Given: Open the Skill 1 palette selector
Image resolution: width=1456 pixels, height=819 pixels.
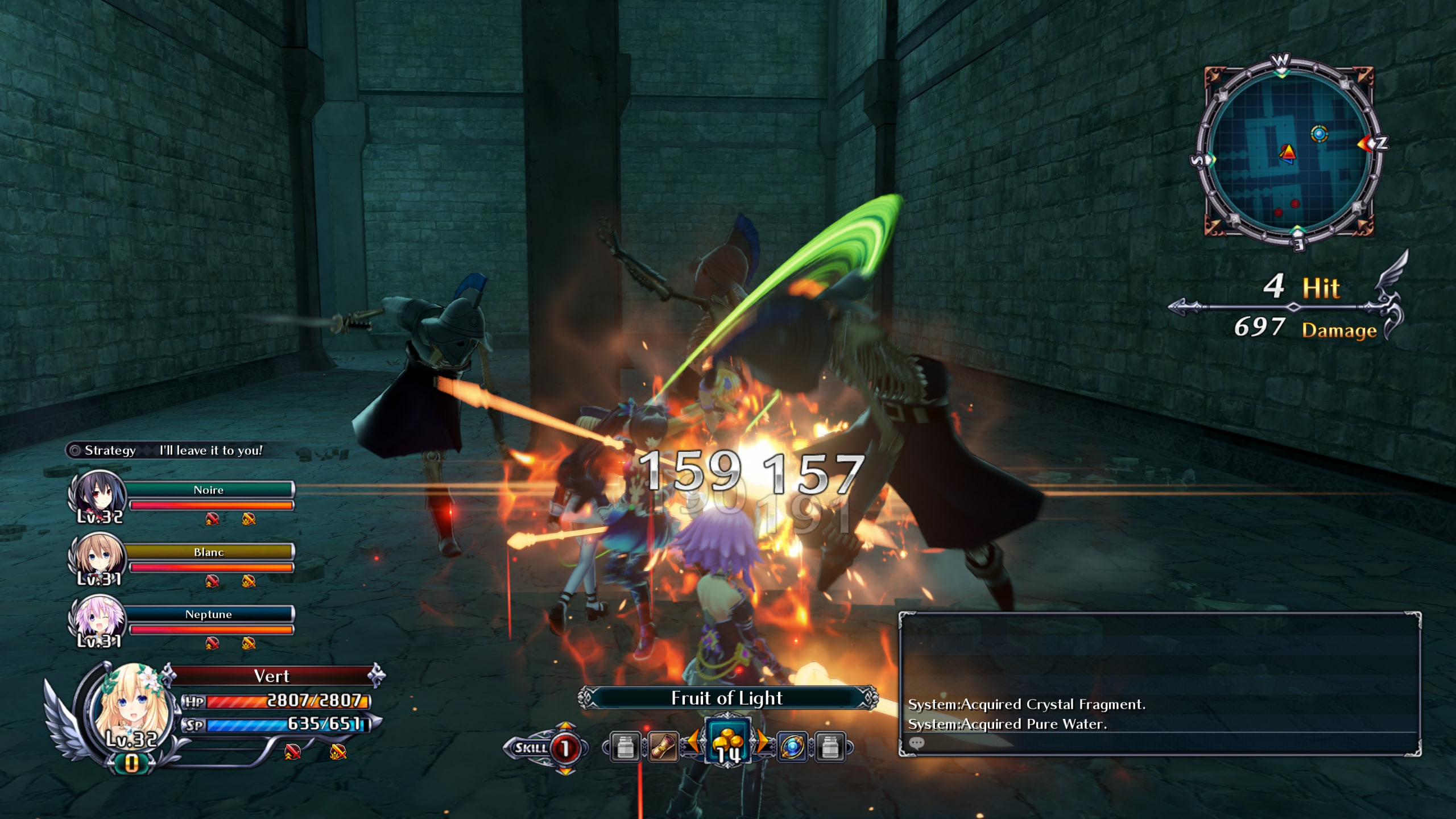Looking at the screenshot, I should pyautogui.click(x=564, y=748).
